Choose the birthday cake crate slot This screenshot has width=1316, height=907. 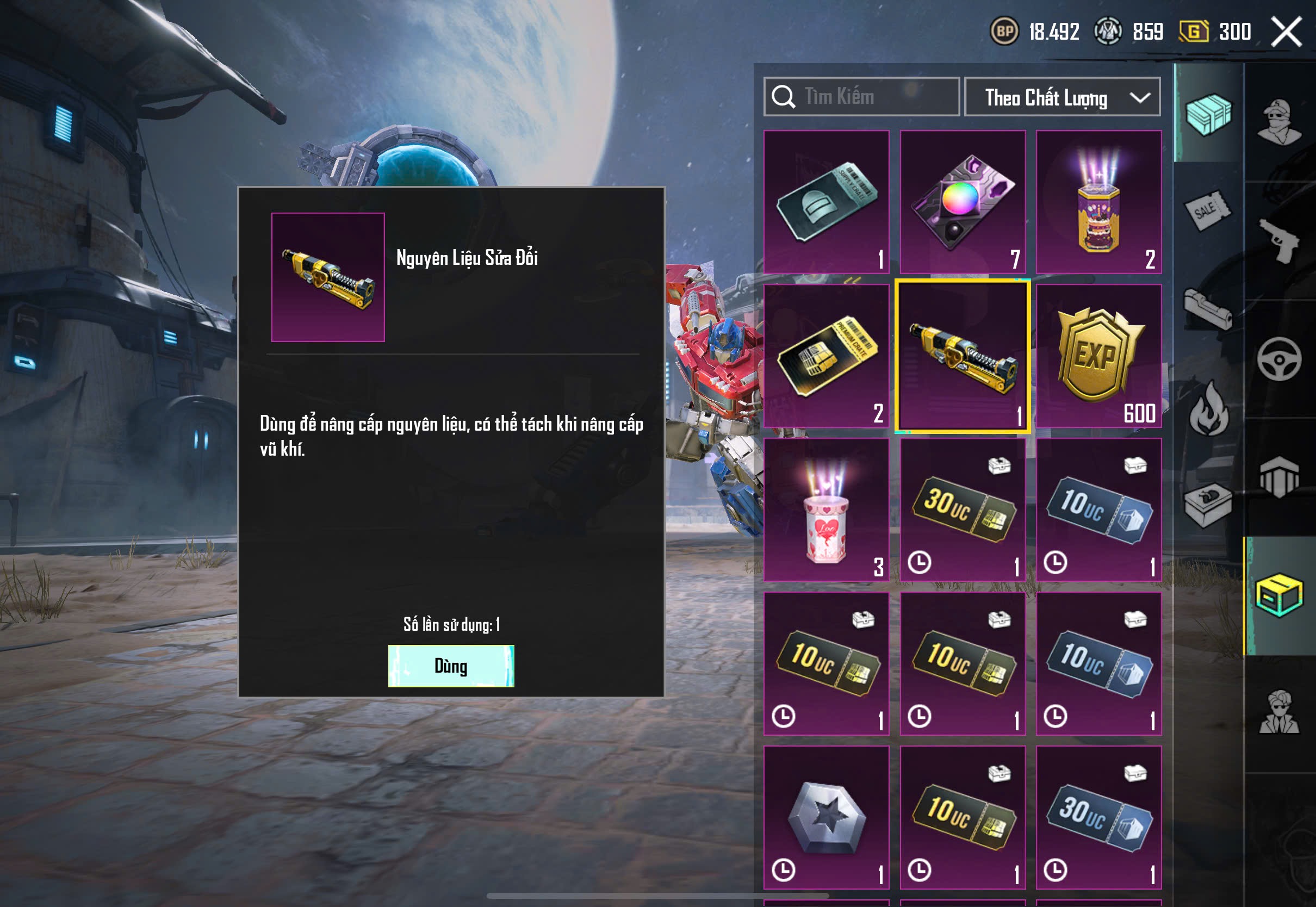[x=1098, y=202]
